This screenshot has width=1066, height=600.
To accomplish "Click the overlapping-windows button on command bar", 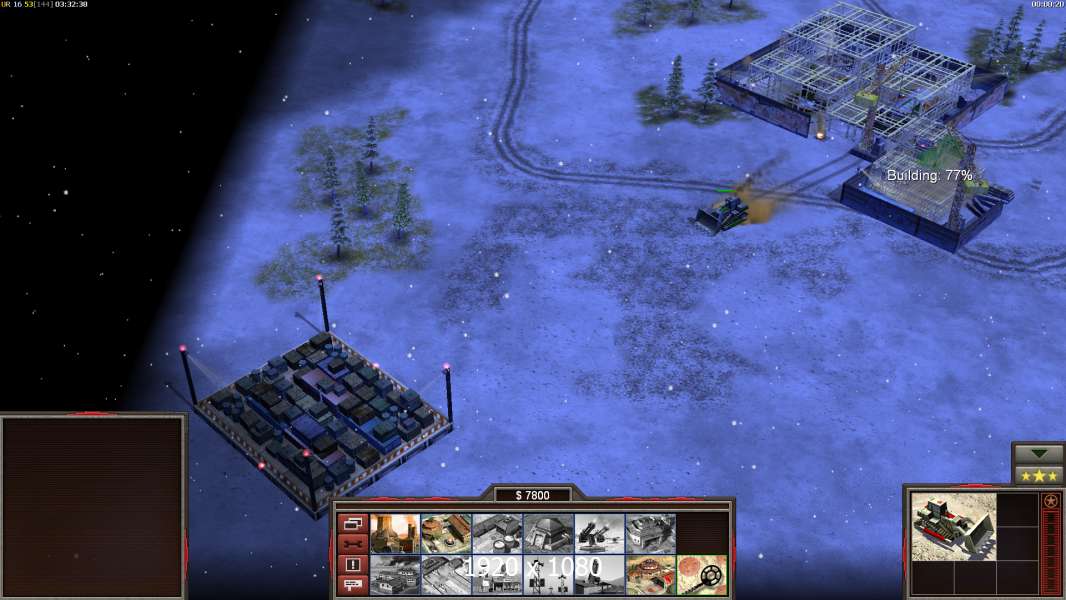I will coord(352,523).
